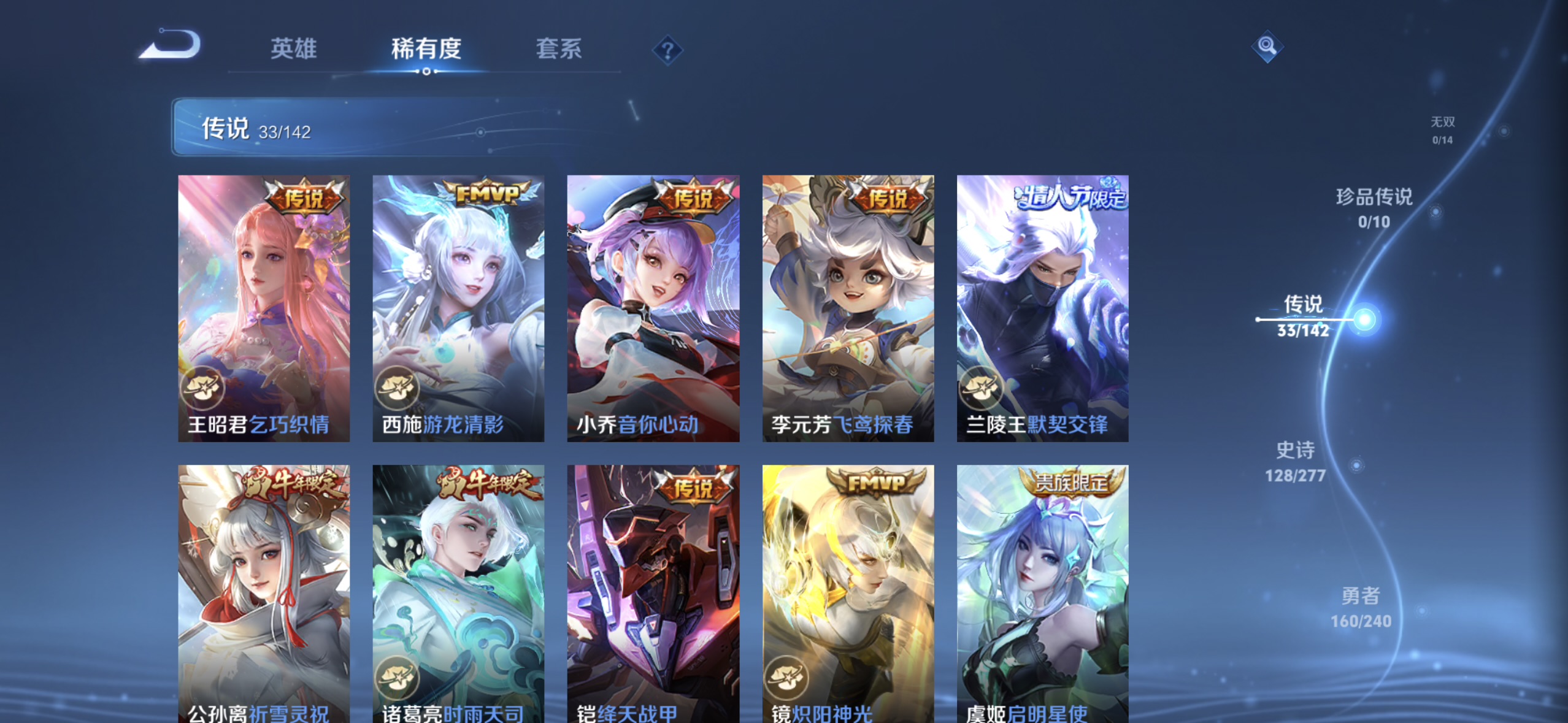Viewport: 1568px width, 723px height.
Task: Open the 公孙离 祈雪灵祝 skin card
Action: coord(264,589)
